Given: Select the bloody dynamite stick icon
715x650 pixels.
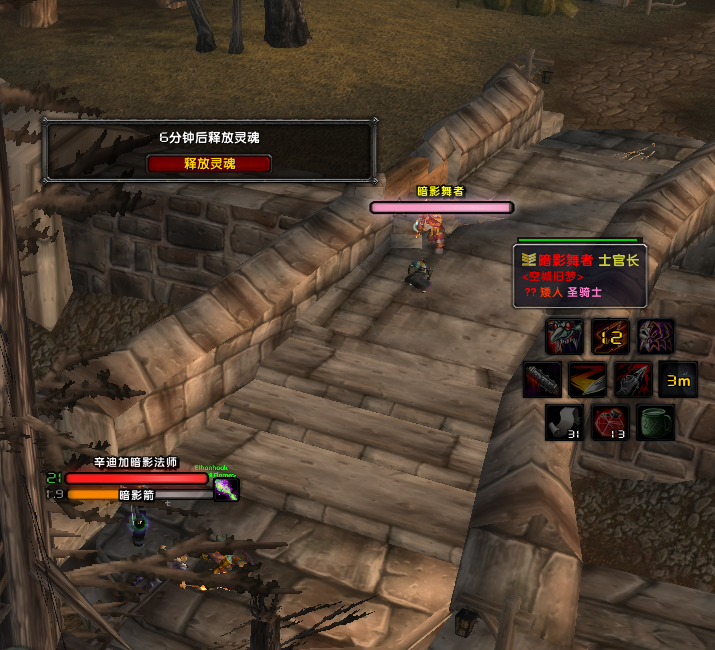Looking at the screenshot, I should click(x=541, y=380).
